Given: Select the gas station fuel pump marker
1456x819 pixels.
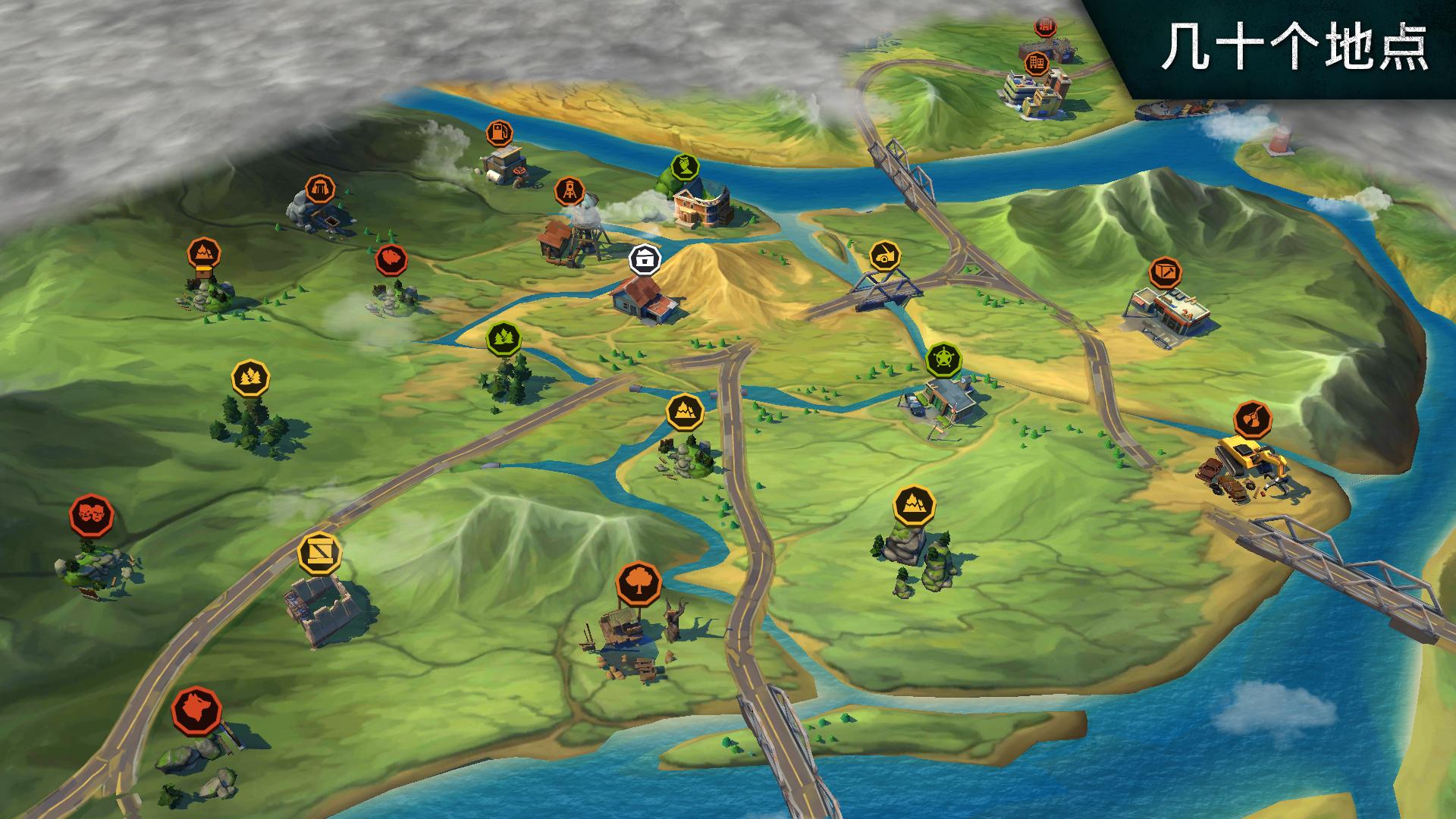Looking at the screenshot, I should 497,133.
